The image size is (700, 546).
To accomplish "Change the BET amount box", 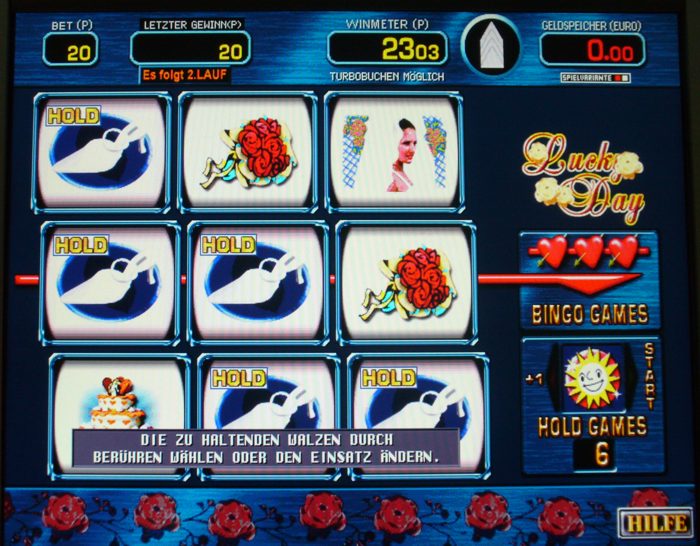I will (70, 49).
